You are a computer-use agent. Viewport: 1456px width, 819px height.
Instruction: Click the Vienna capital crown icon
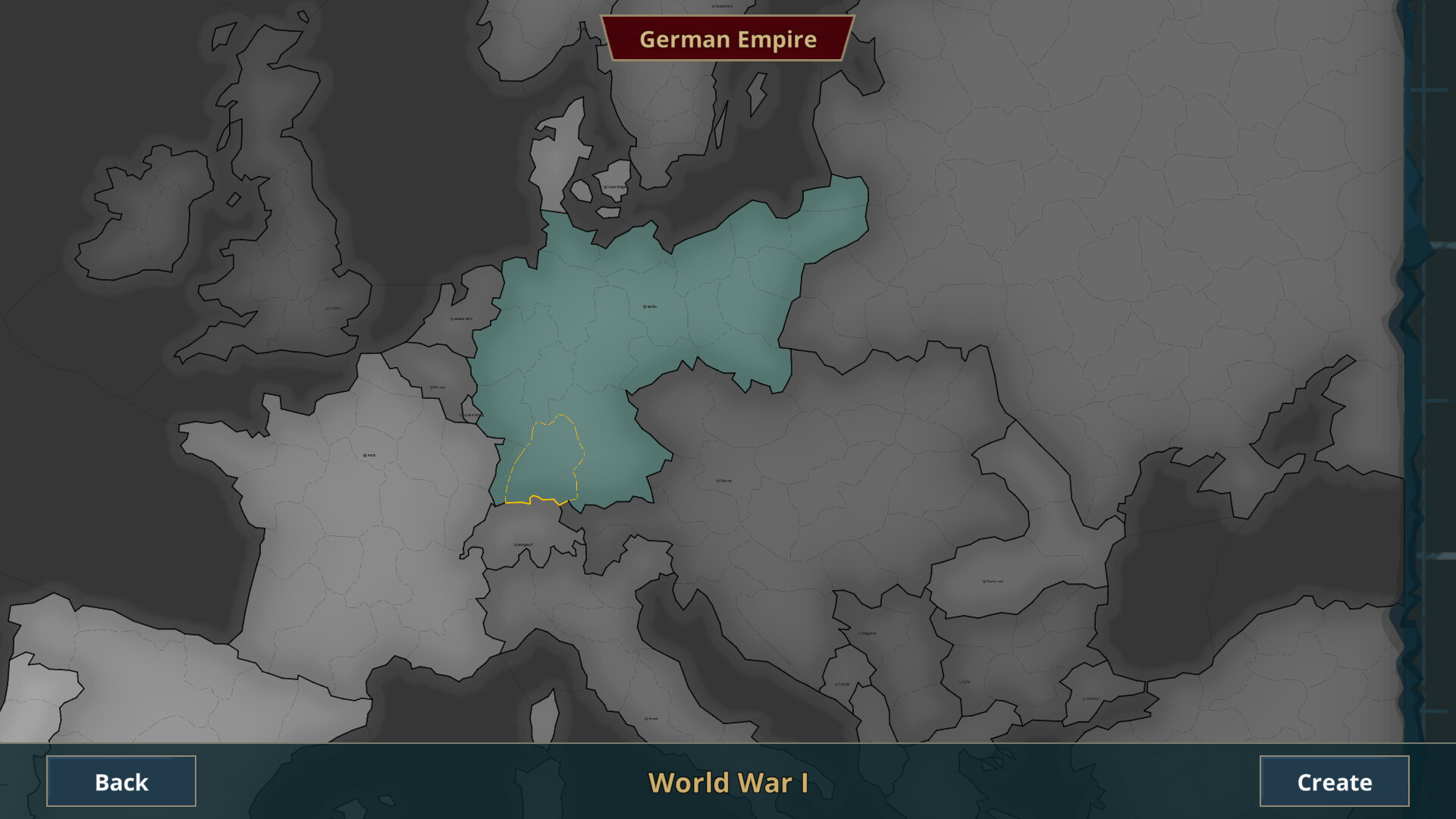pyautogui.click(x=716, y=479)
